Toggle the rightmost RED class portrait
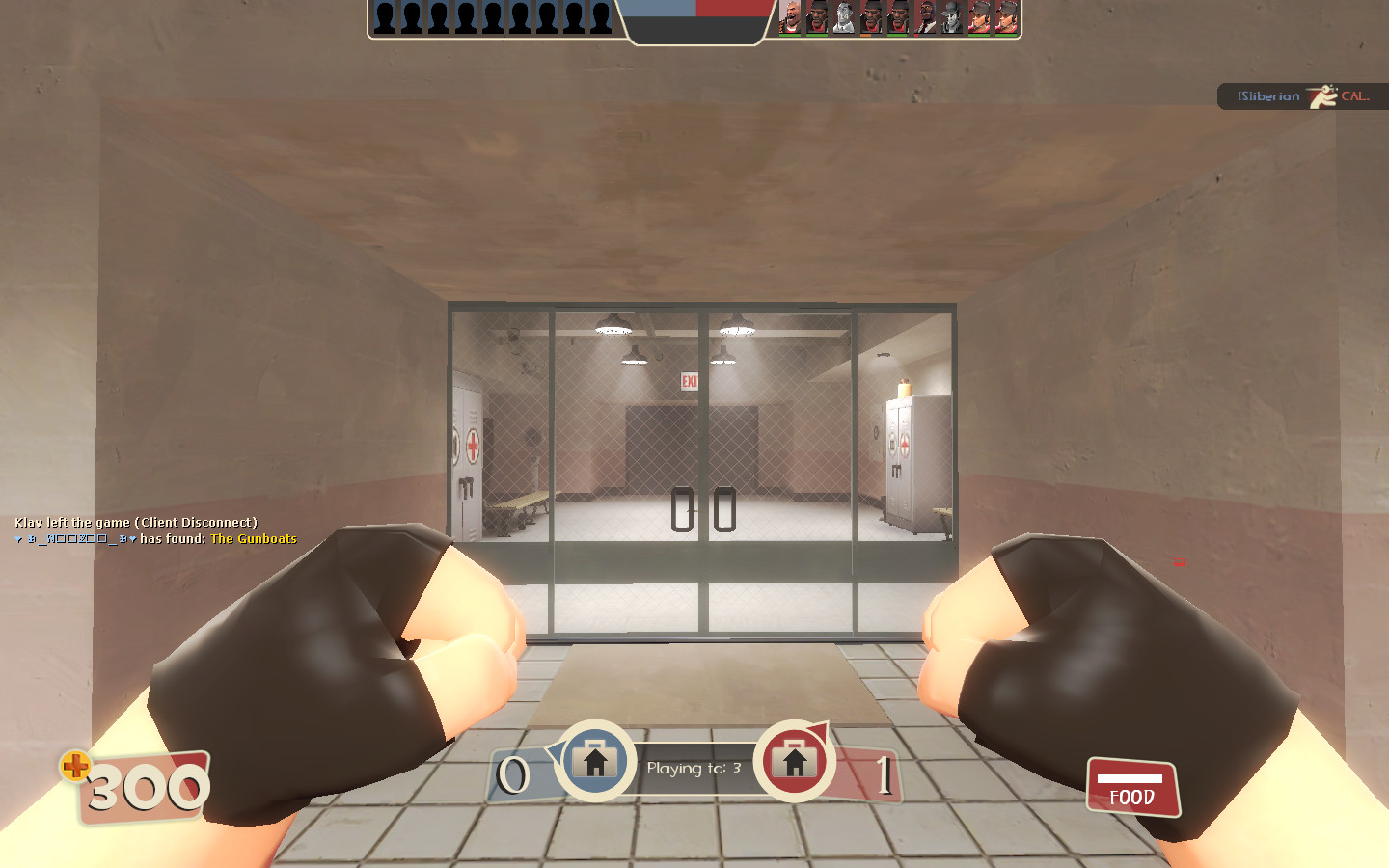Viewport: 1389px width, 868px height. (1003, 17)
